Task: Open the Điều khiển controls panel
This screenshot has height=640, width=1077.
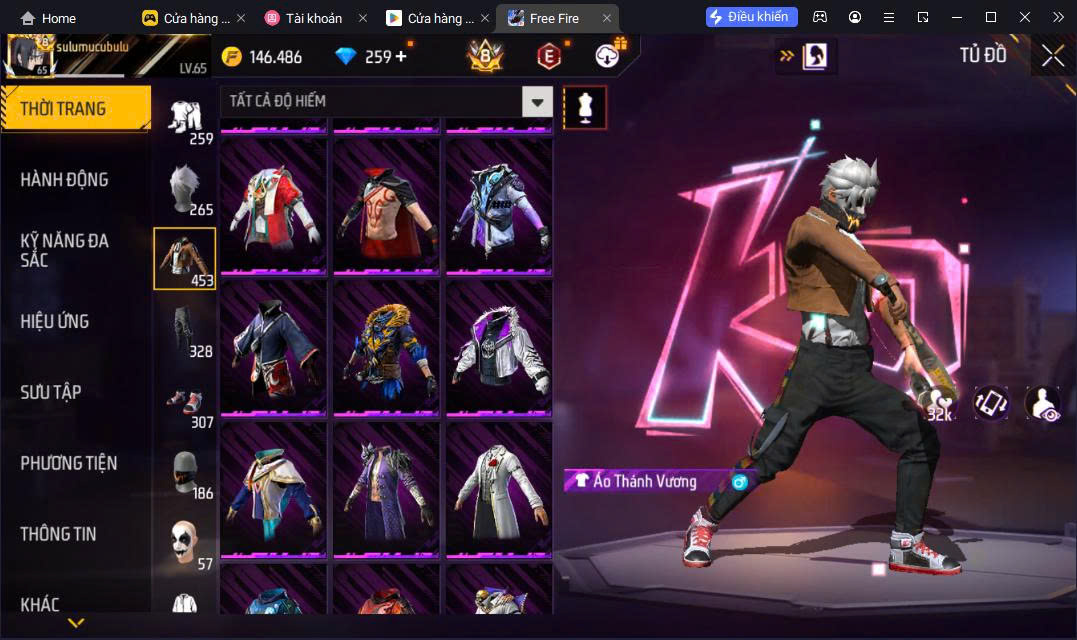Action: point(752,17)
